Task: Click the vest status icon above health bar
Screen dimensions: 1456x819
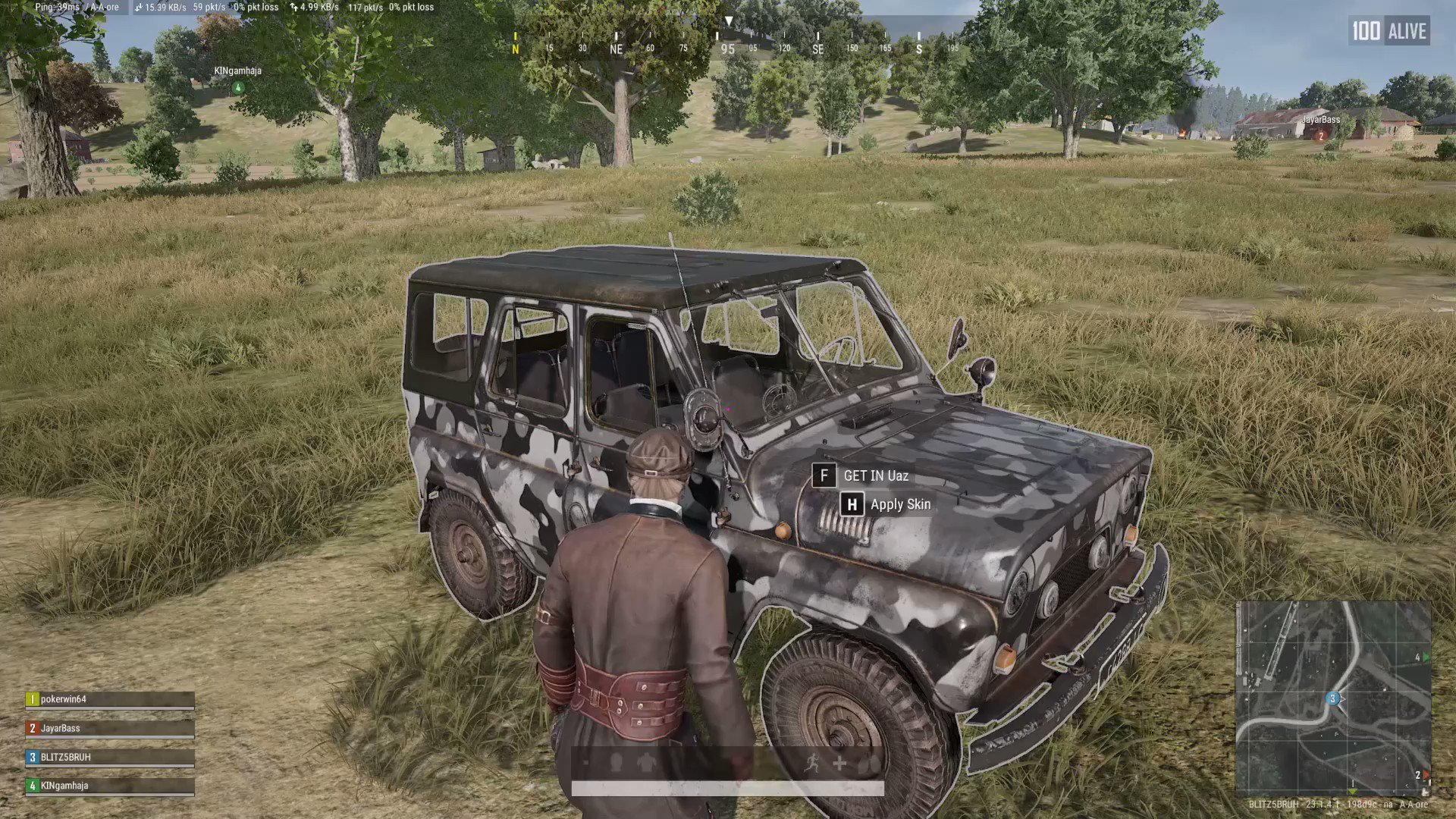Action: [x=647, y=762]
